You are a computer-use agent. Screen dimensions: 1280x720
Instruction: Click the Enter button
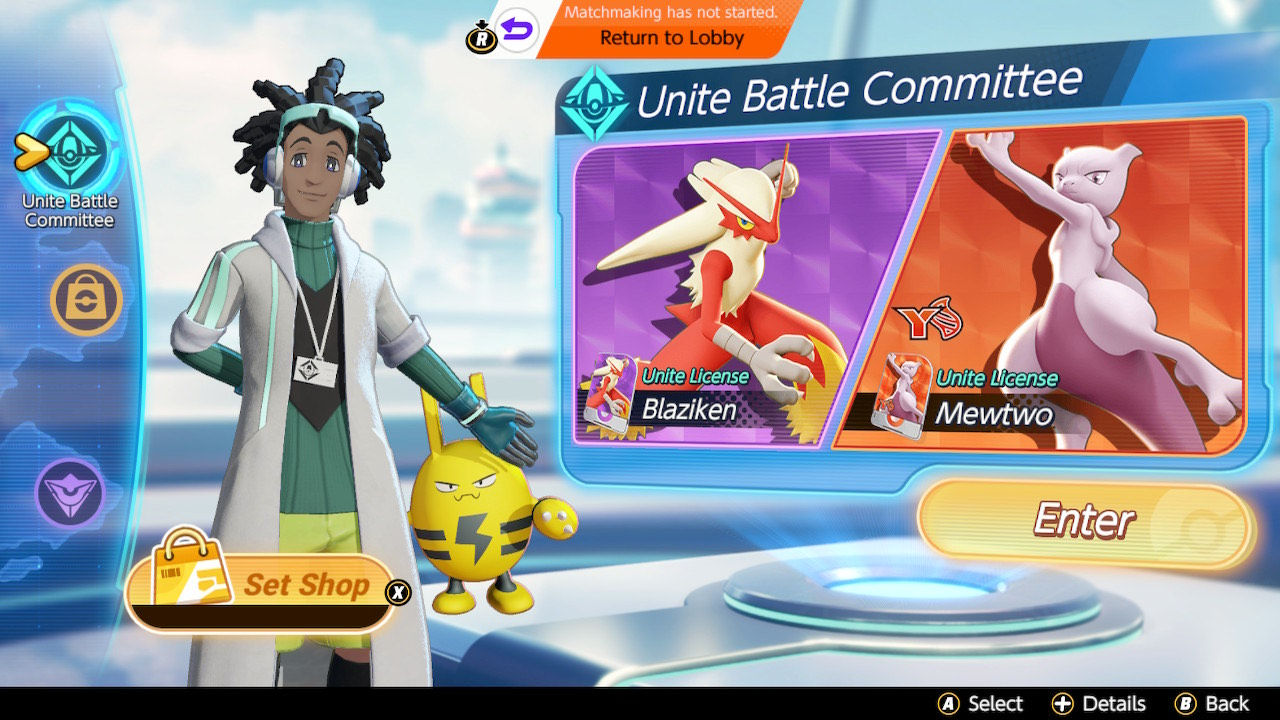1085,522
